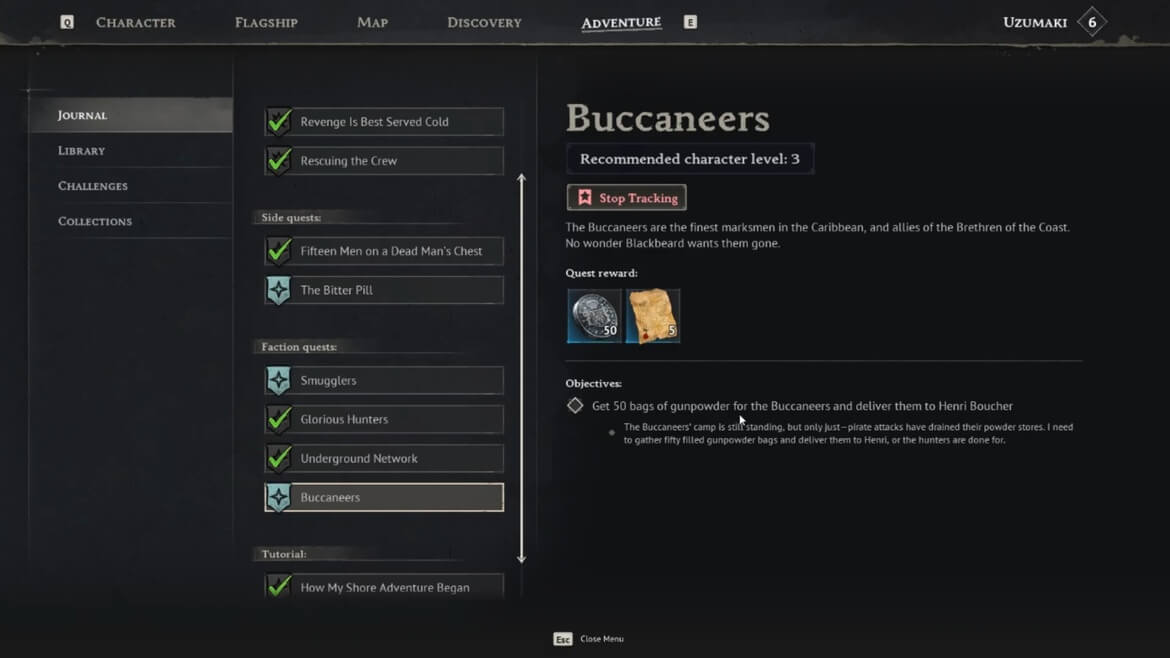
Task: Select the Buccaneers faction quest
Action: (x=384, y=498)
